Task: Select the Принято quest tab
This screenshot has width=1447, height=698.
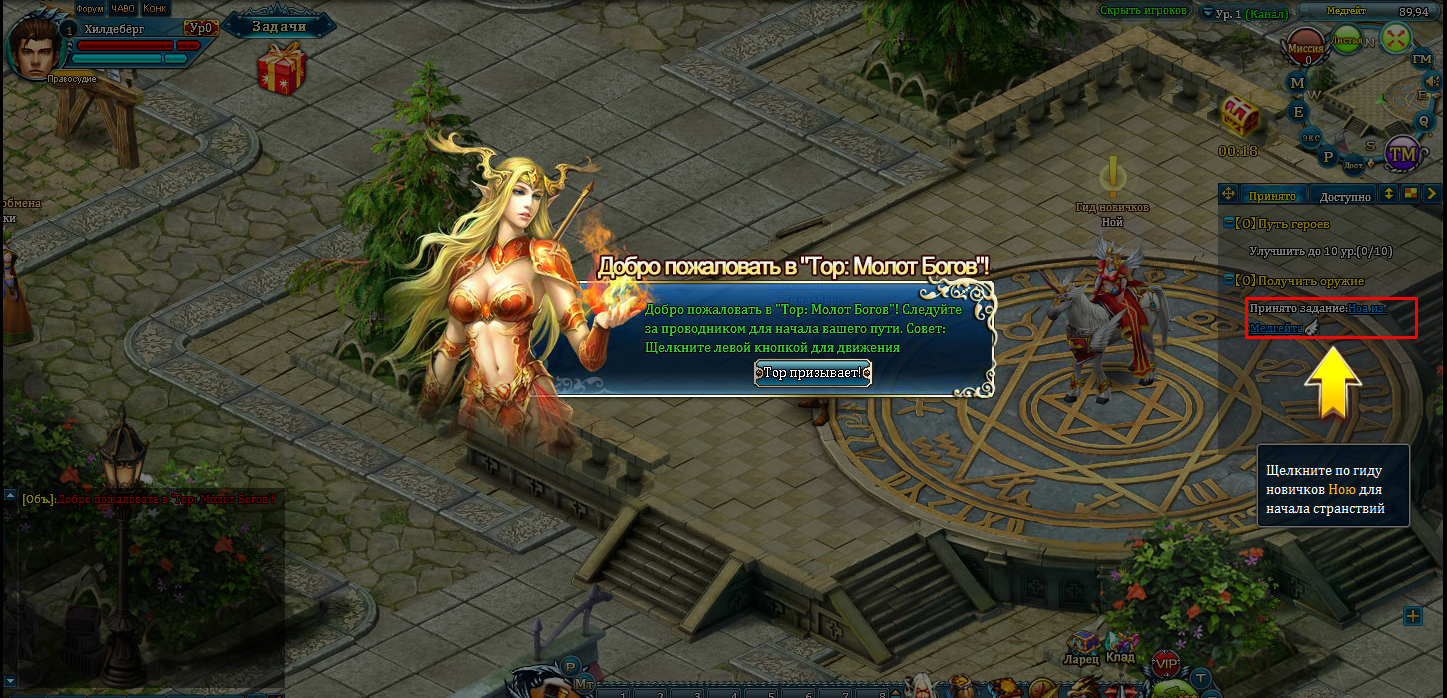Action: pyautogui.click(x=1272, y=196)
